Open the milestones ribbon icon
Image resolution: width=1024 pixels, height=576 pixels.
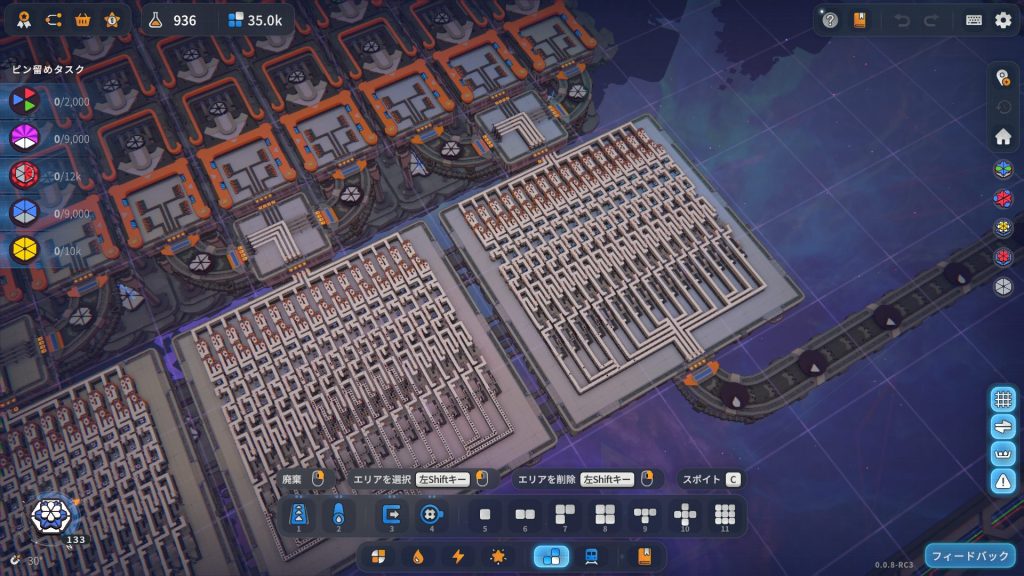(23, 20)
